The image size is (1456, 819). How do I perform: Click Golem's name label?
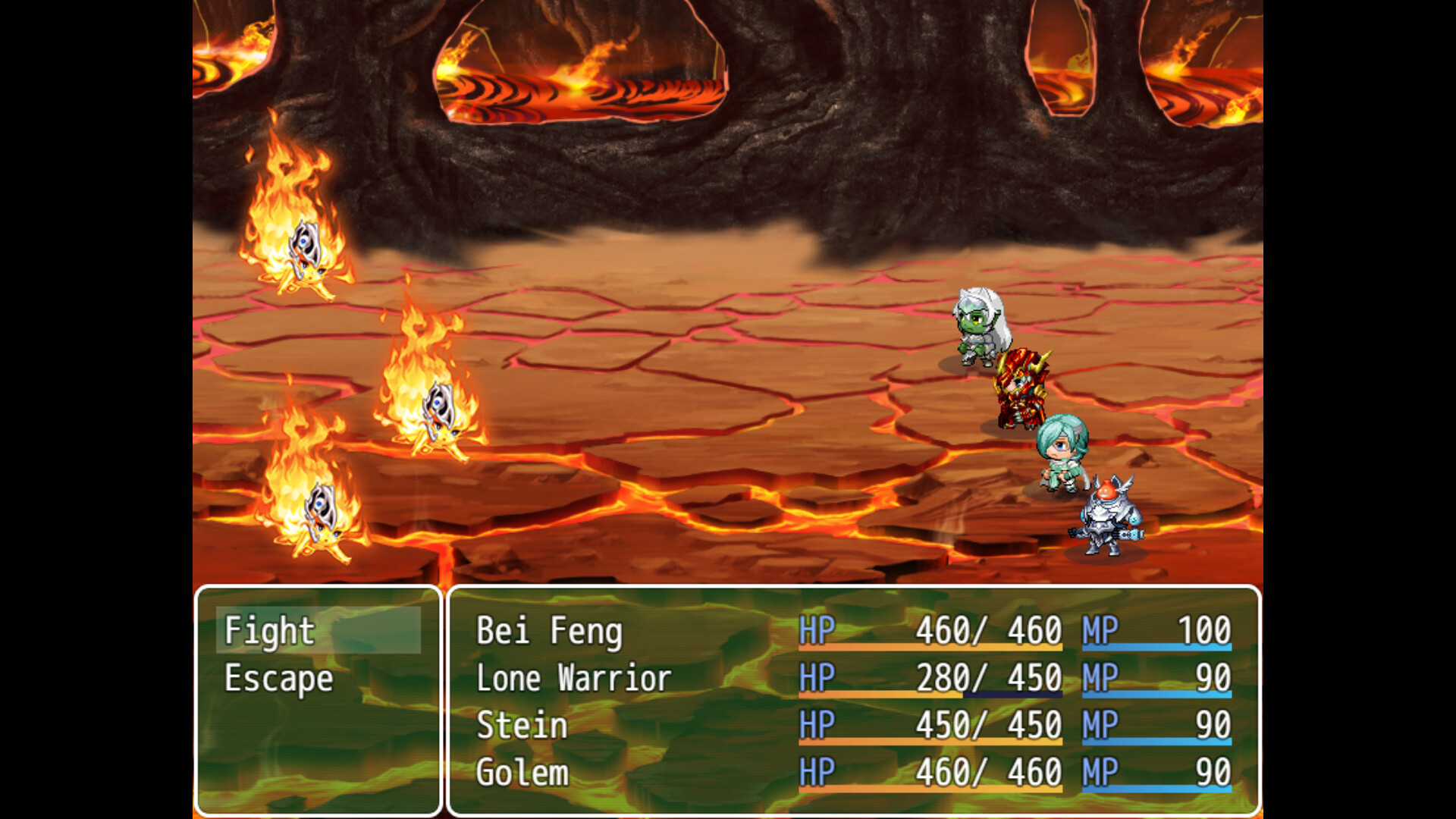523,773
